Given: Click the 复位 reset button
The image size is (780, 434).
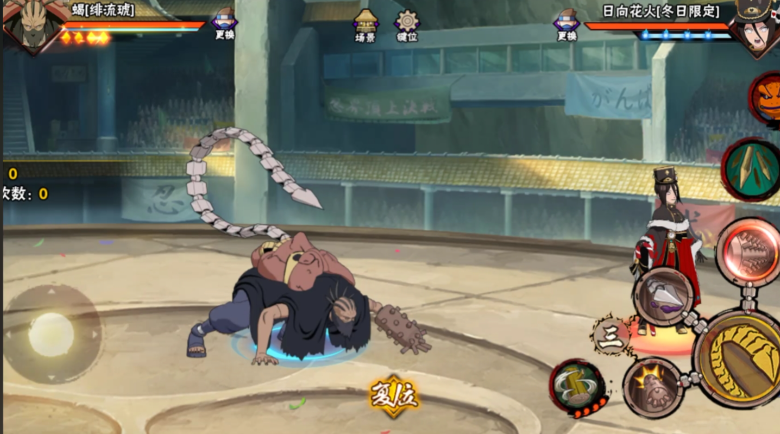Looking at the screenshot, I should 393,395.
